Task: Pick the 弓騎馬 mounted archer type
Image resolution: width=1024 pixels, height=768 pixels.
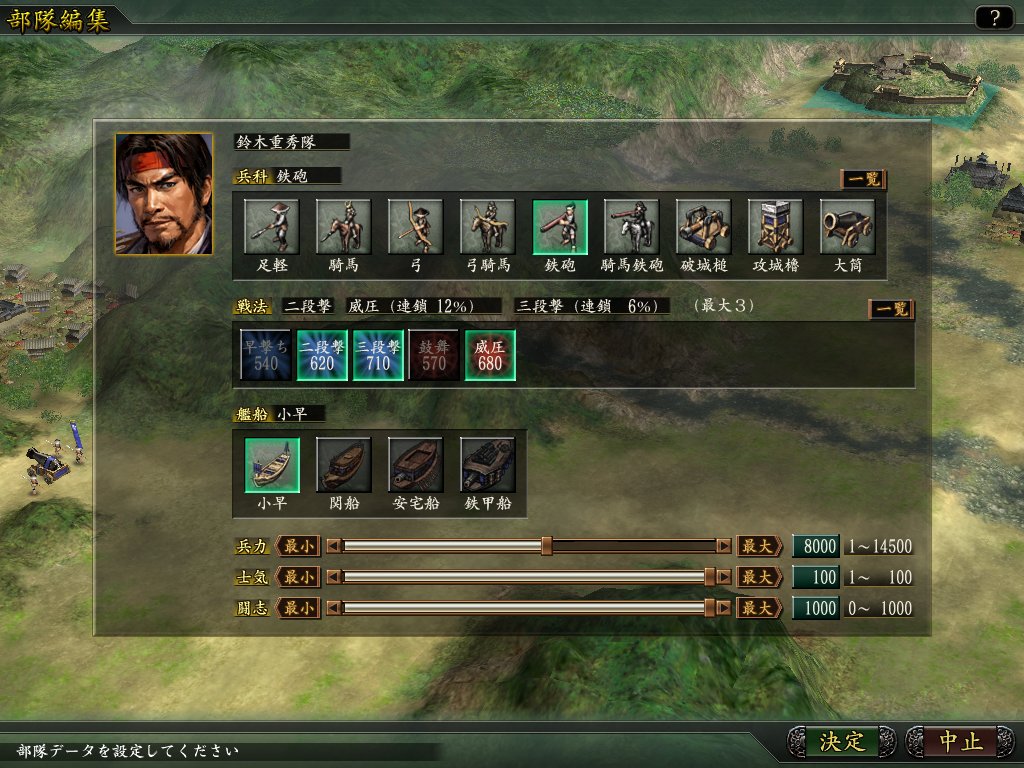Action: [488, 227]
